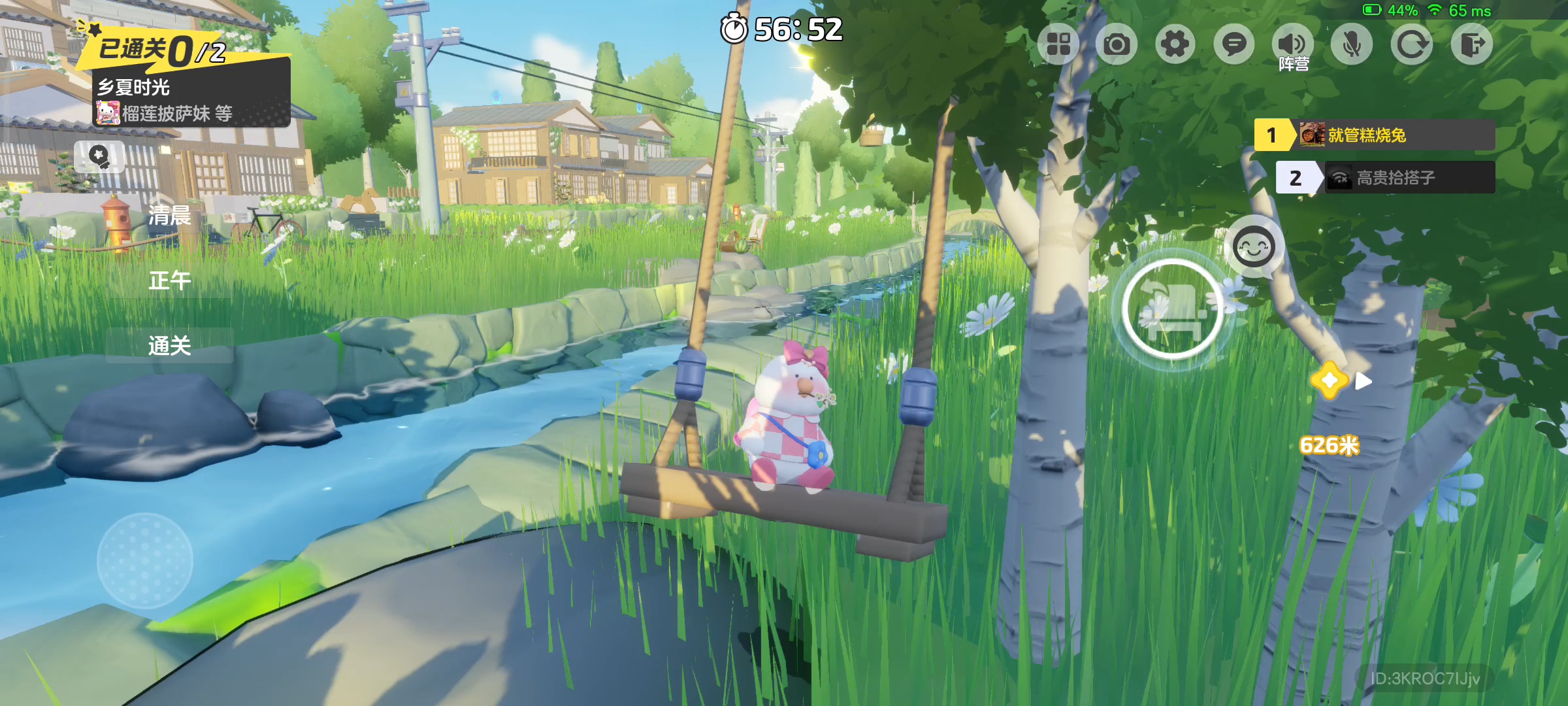
Task: Tap the circular arrow reset button
Action: 1411,44
